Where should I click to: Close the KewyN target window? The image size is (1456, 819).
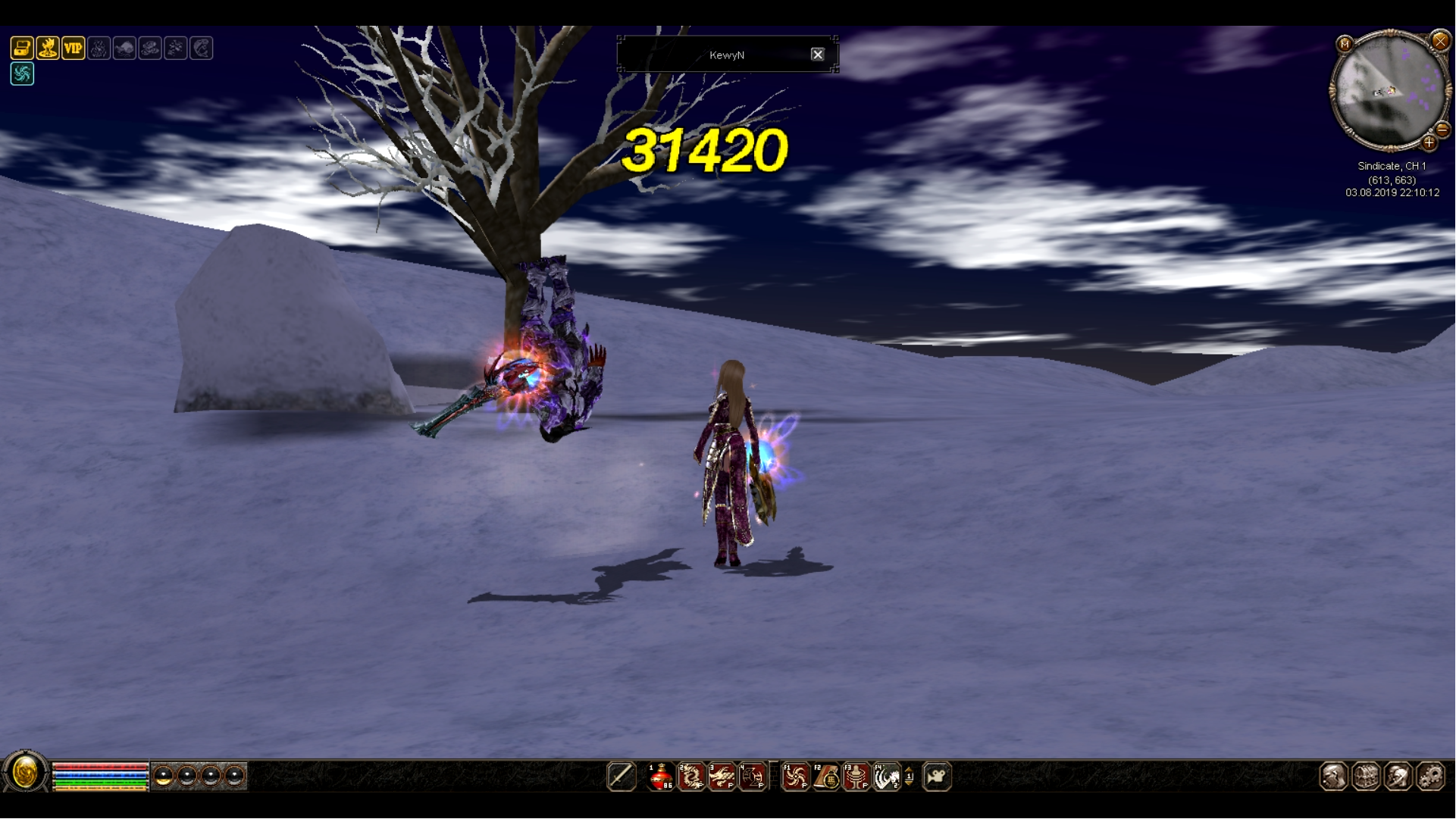(x=817, y=55)
